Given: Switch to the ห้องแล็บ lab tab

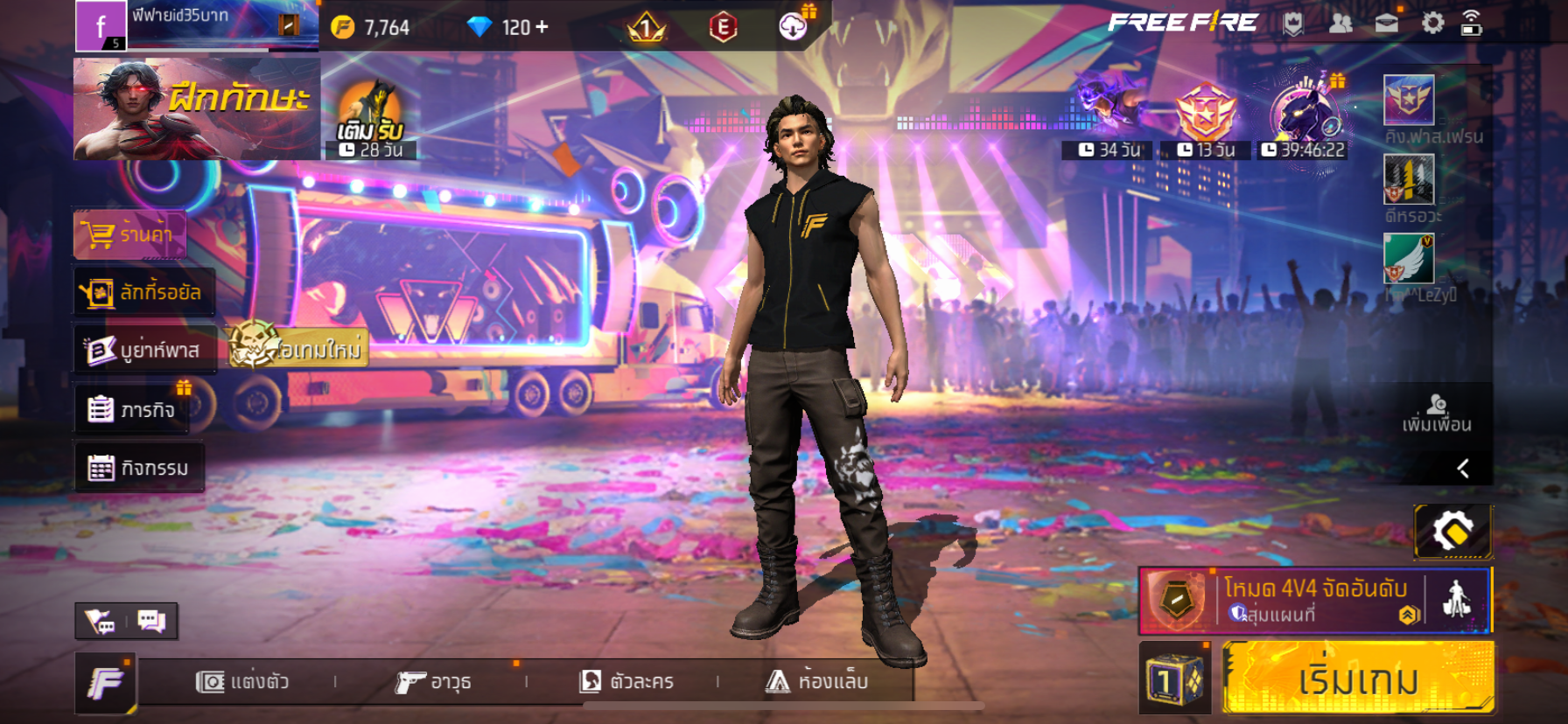Looking at the screenshot, I should pyautogui.click(x=817, y=681).
